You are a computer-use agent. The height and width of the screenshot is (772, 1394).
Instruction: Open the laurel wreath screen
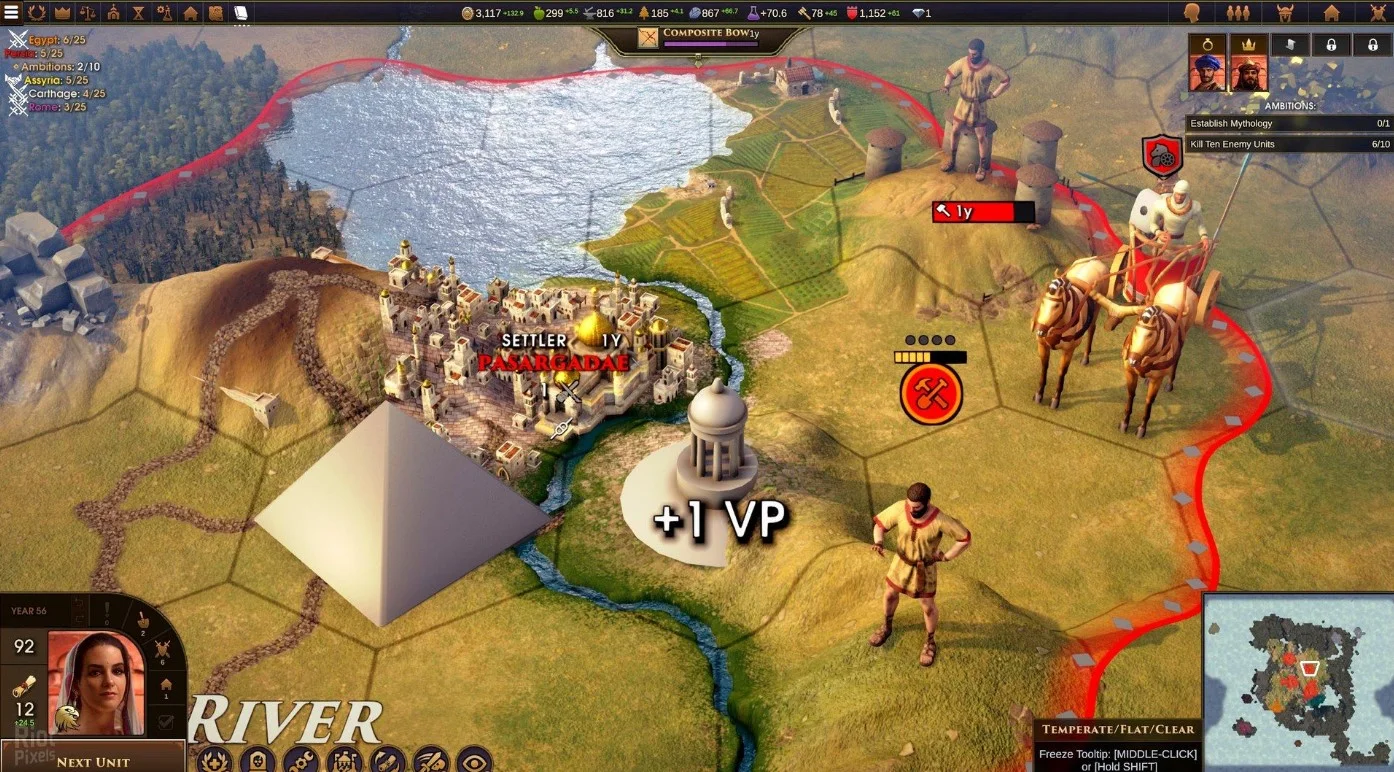(37, 13)
